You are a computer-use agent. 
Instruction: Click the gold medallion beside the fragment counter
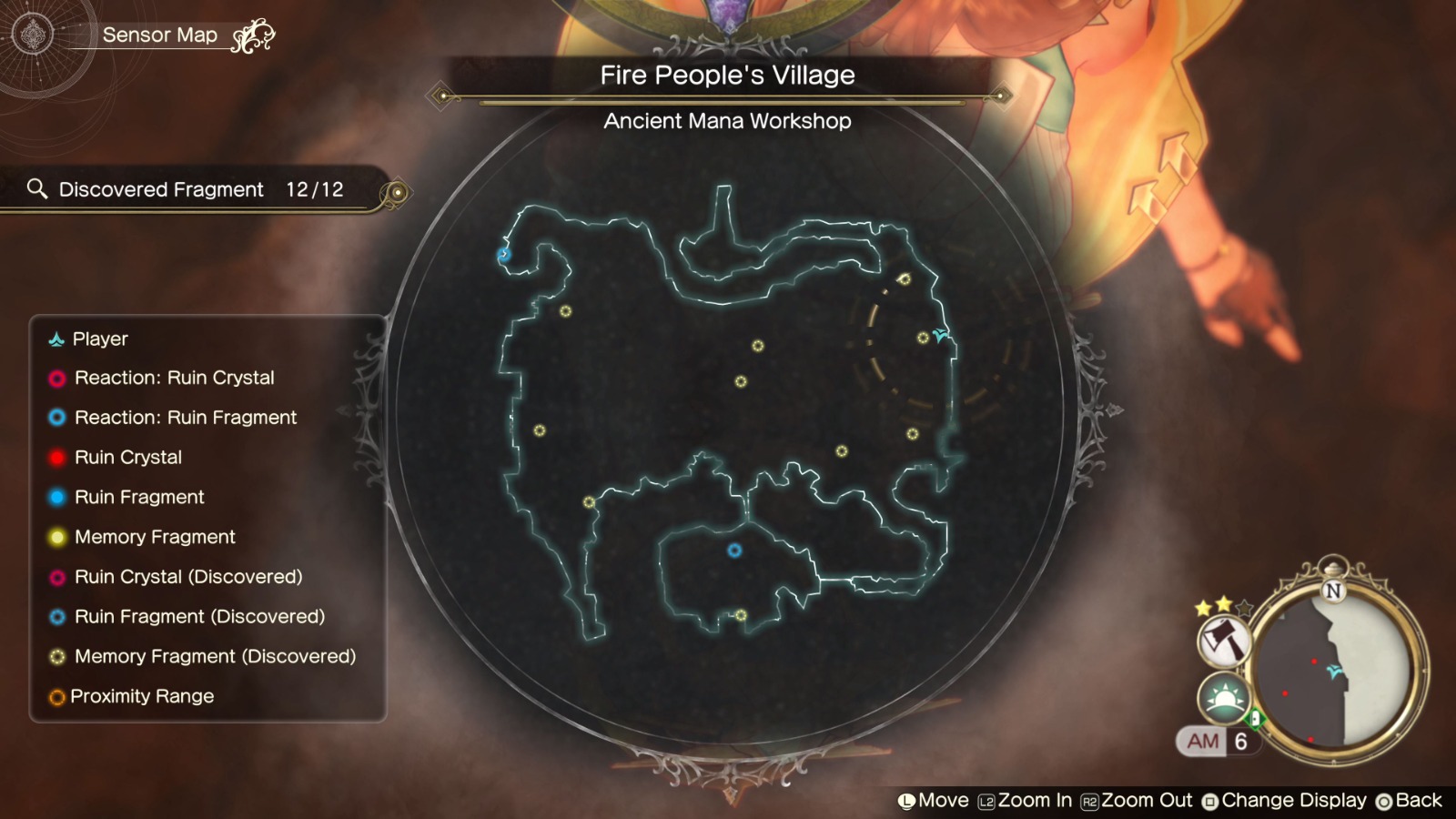point(398,189)
